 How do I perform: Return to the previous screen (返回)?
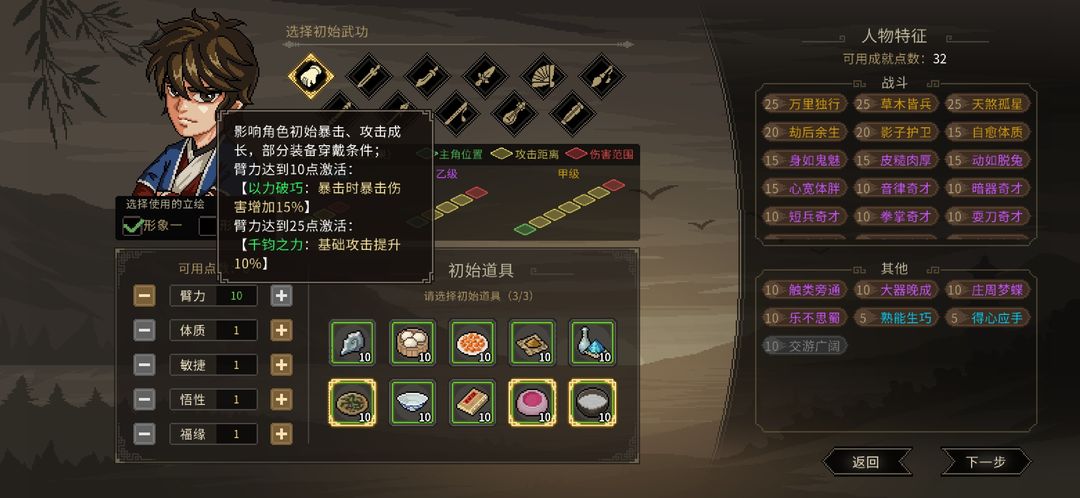point(866,462)
